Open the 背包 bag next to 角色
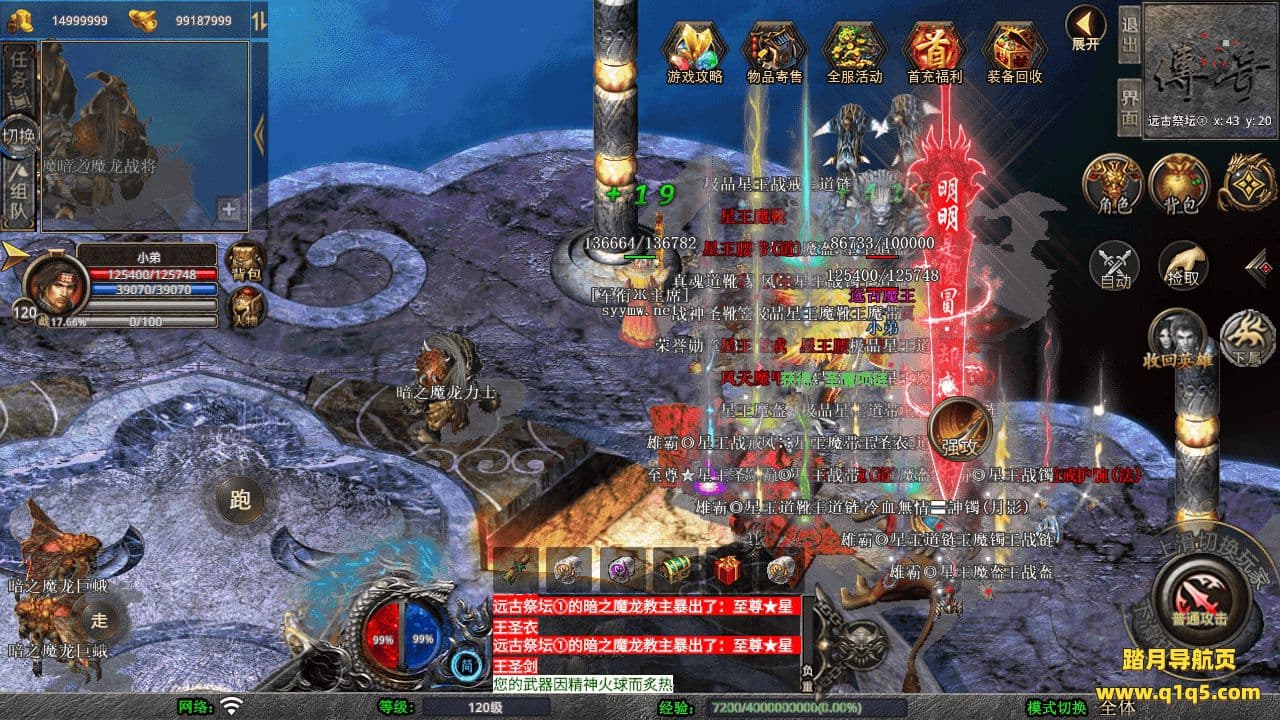This screenshot has width=1280, height=720. (1180, 184)
